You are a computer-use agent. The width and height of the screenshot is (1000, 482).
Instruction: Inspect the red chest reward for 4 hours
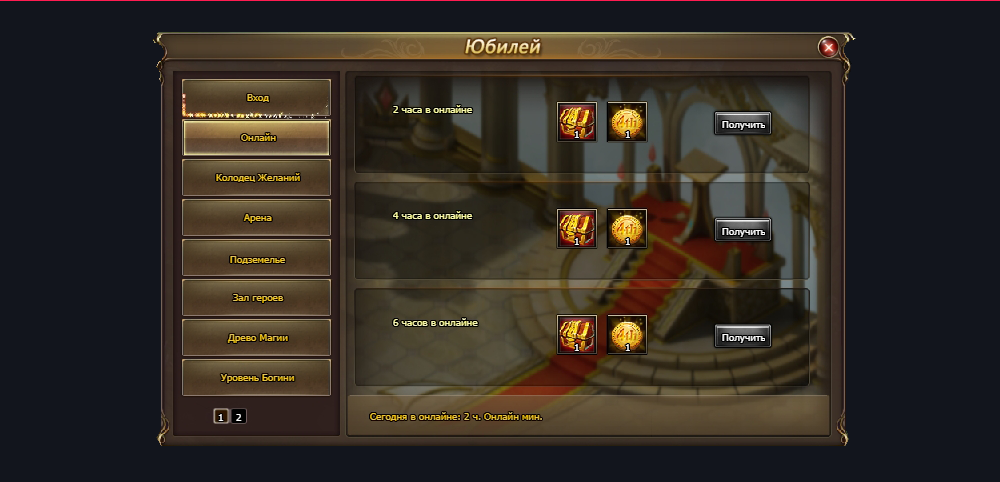(x=577, y=229)
